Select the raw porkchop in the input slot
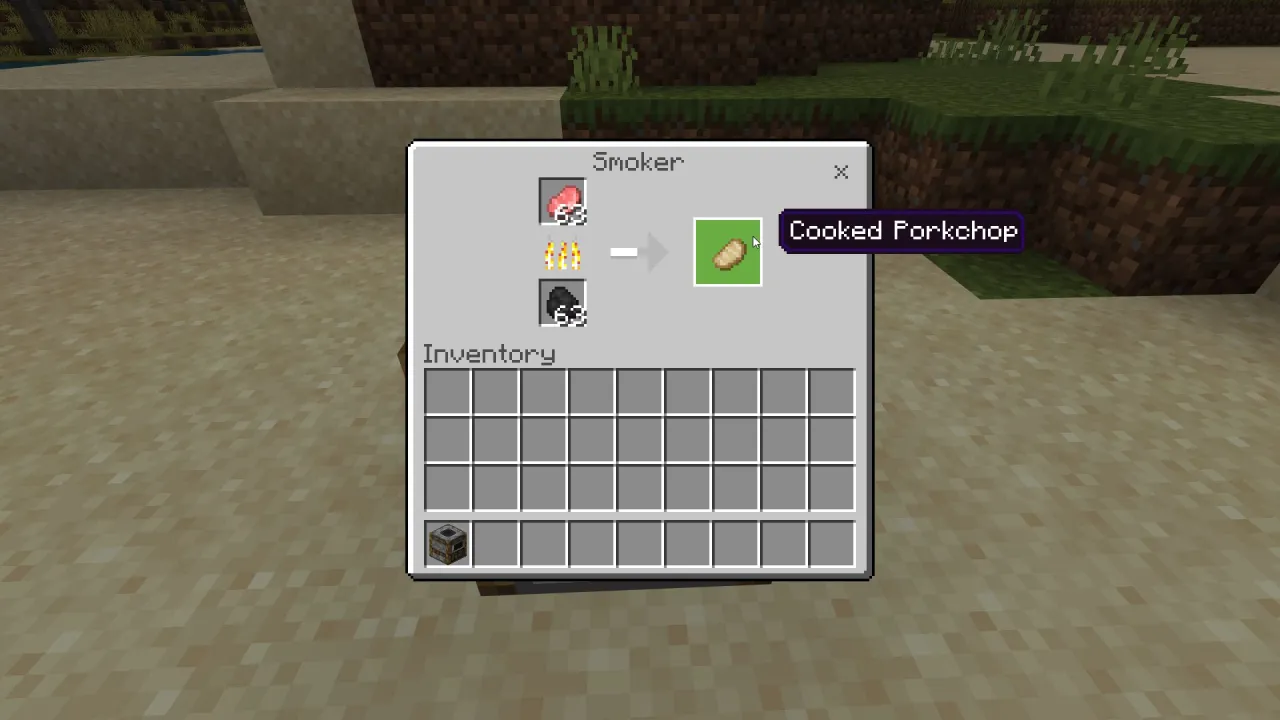This screenshot has width=1280, height=720. point(561,202)
